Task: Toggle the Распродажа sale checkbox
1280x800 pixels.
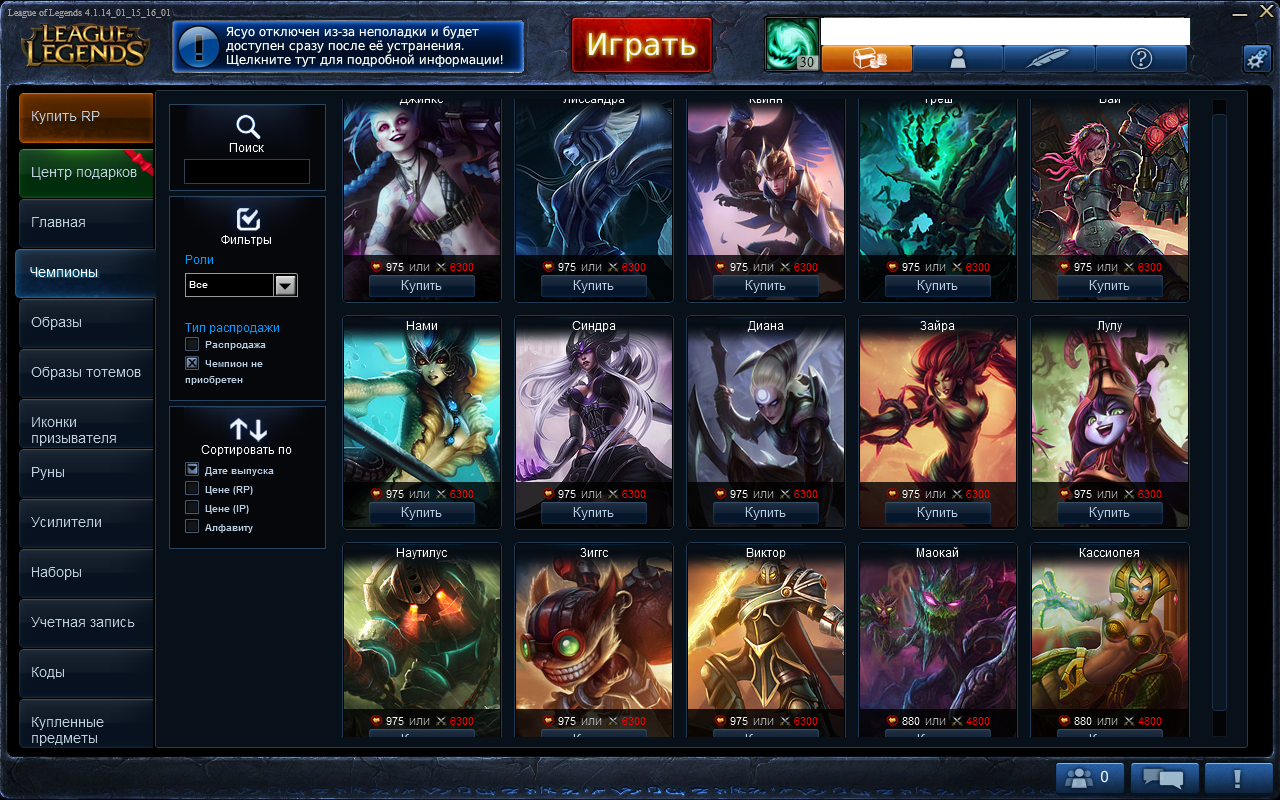Action: [192, 344]
